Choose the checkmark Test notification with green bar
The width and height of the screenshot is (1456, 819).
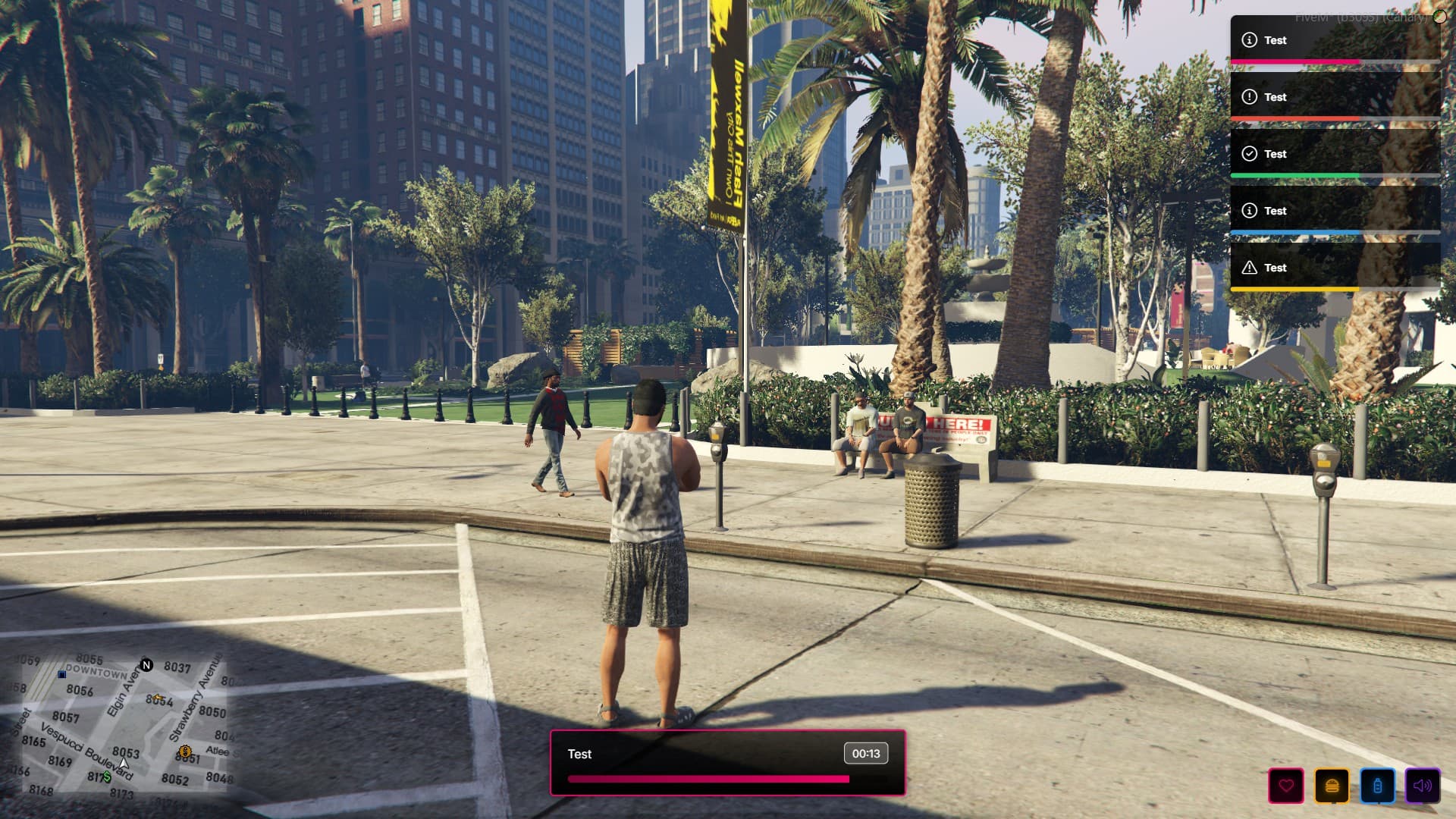coord(1335,154)
